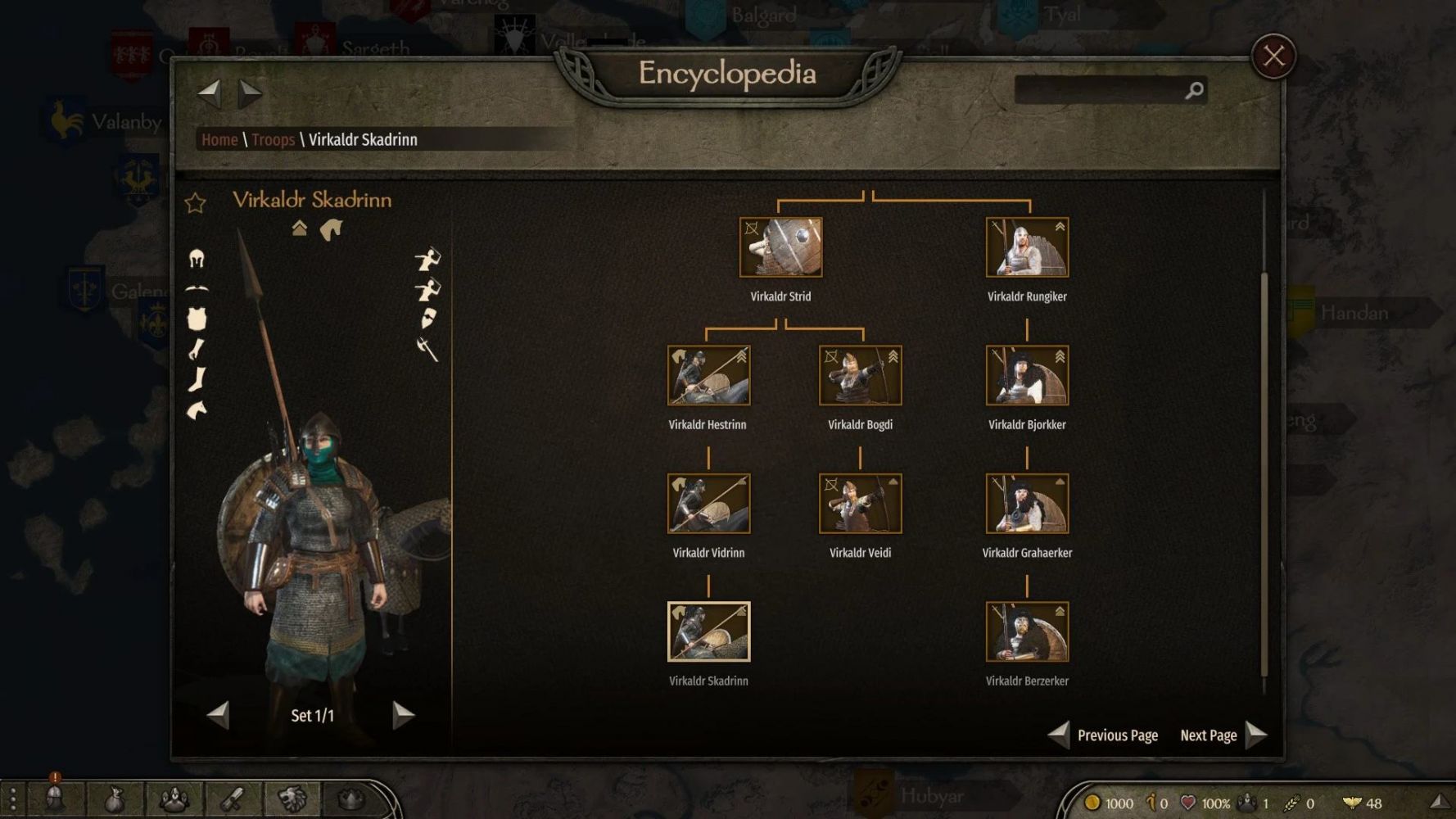The height and width of the screenshot is (819, 1456).
Task: Go to the Home breadcrumb
Action: coord(219,140)
